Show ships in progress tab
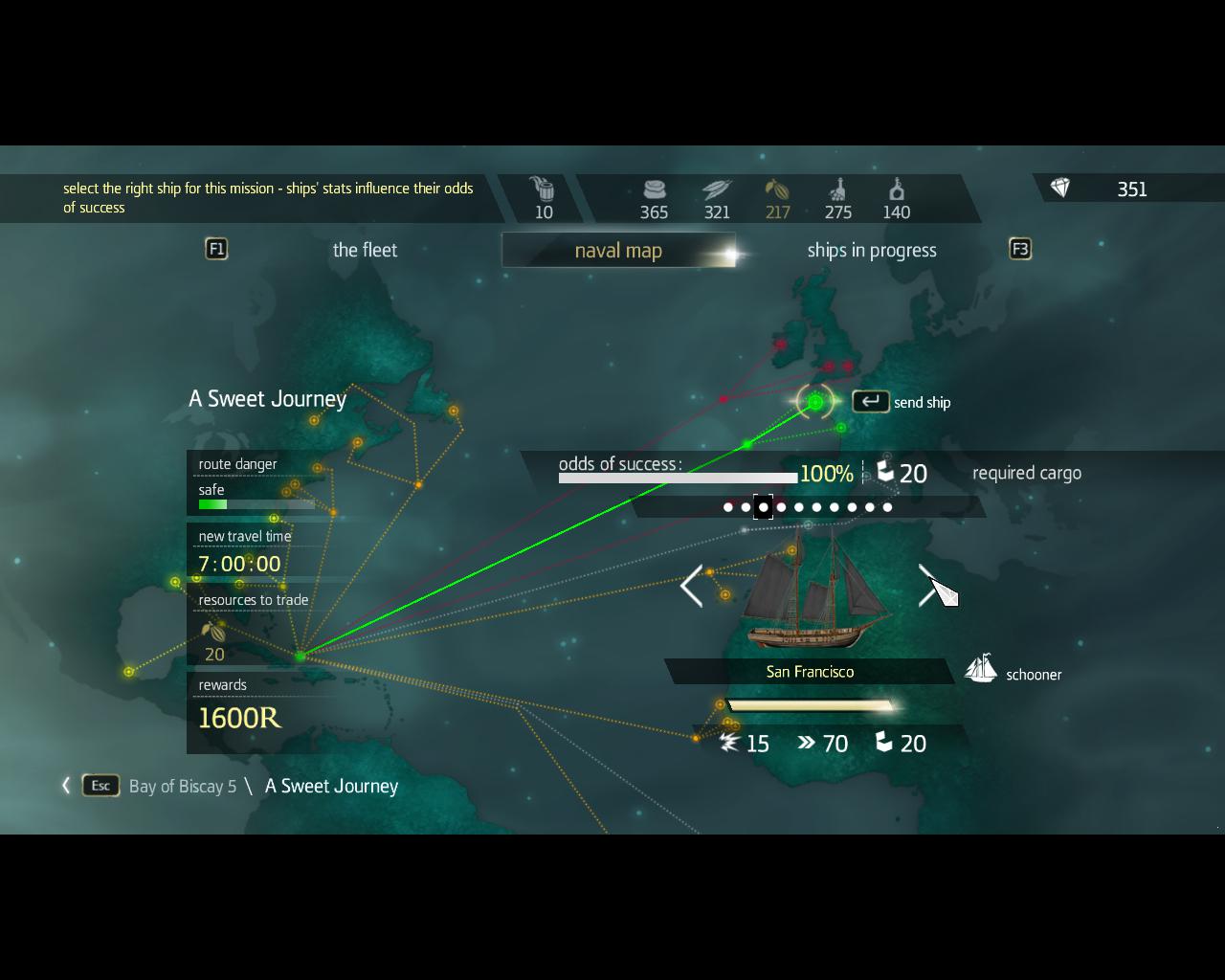Viewport: 1225px width, 980px height. 871,251
